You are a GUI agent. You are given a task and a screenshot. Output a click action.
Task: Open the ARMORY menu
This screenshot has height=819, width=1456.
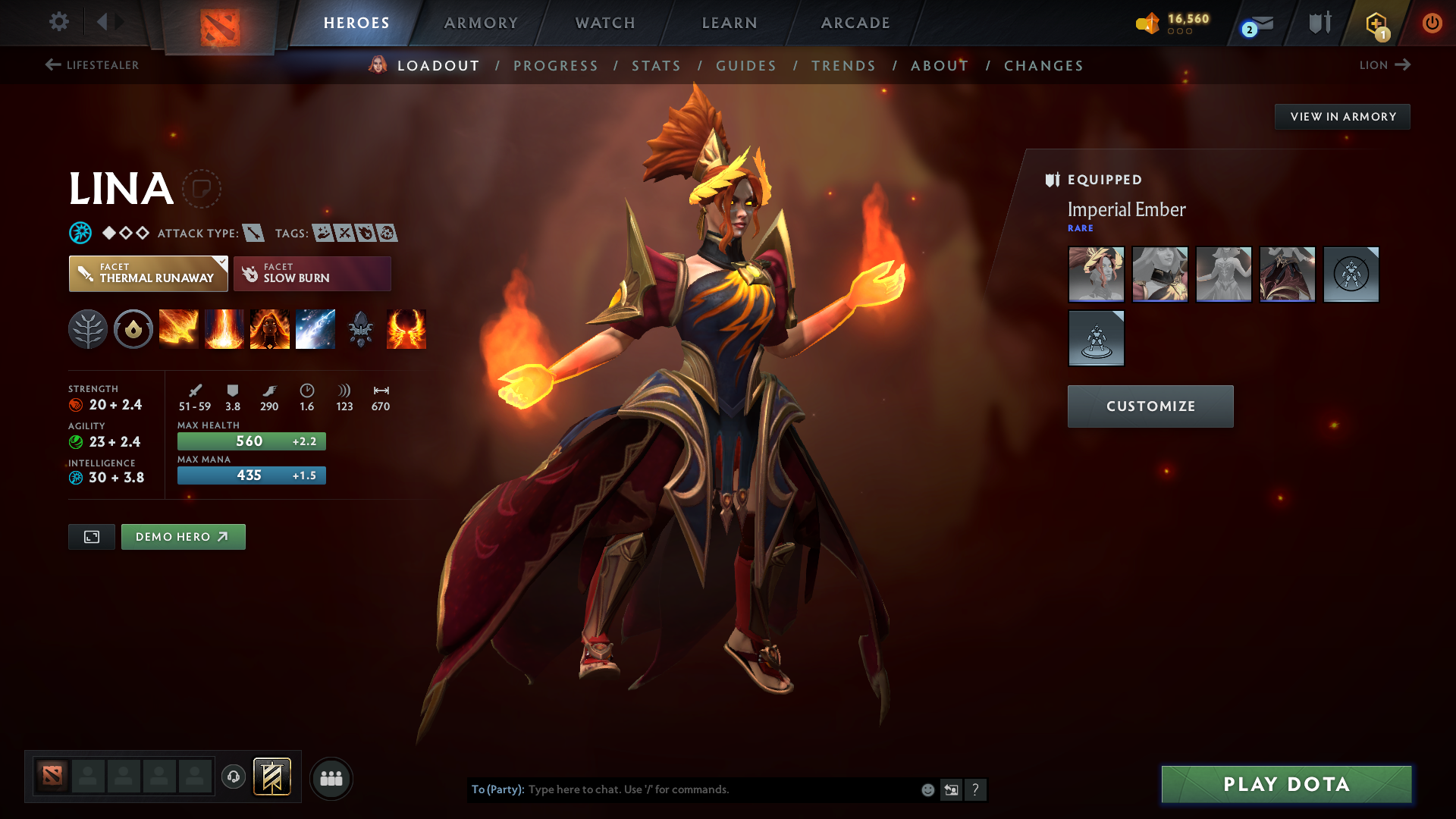481,23
